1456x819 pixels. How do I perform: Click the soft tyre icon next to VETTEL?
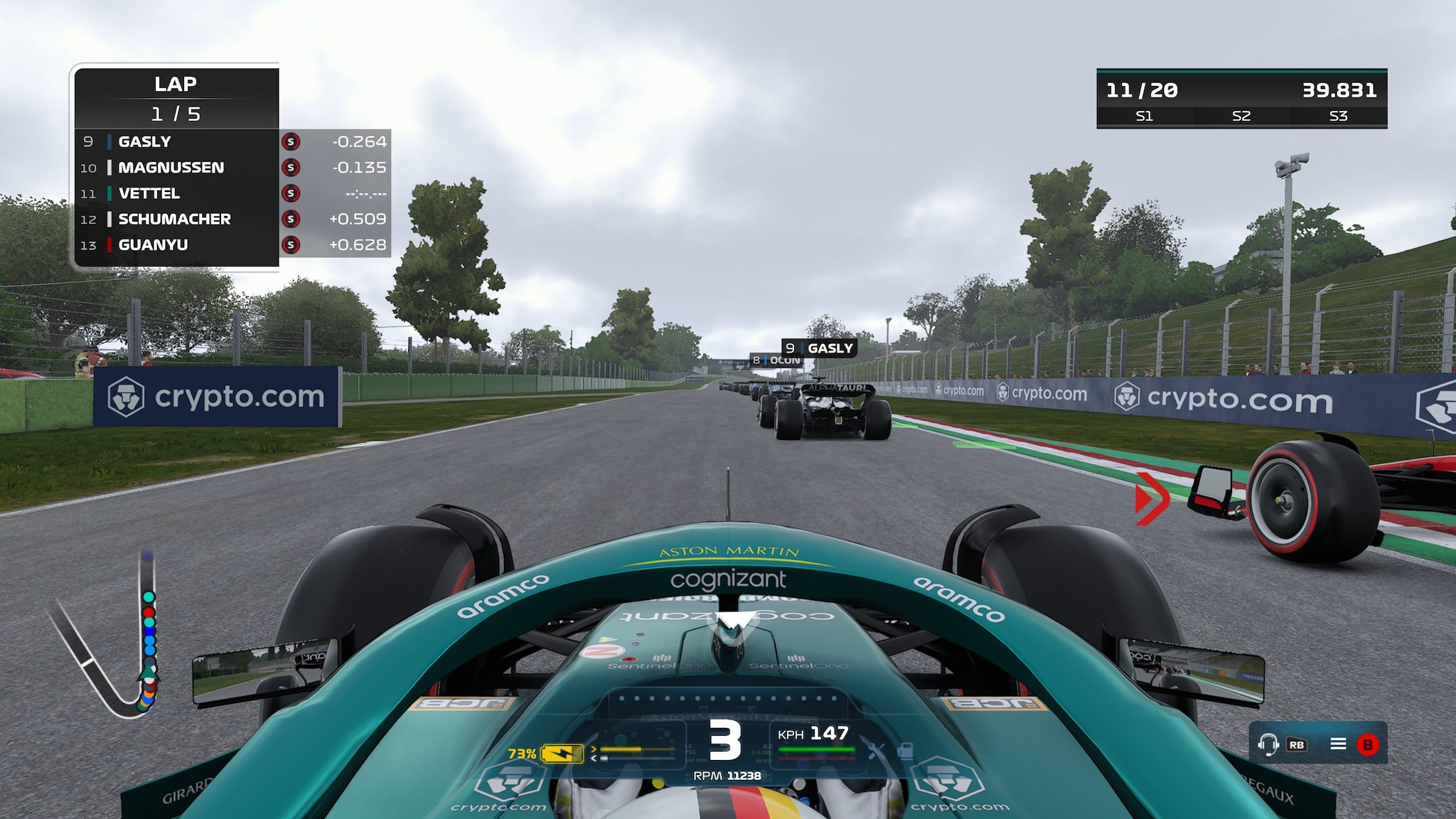coord(291,193)
